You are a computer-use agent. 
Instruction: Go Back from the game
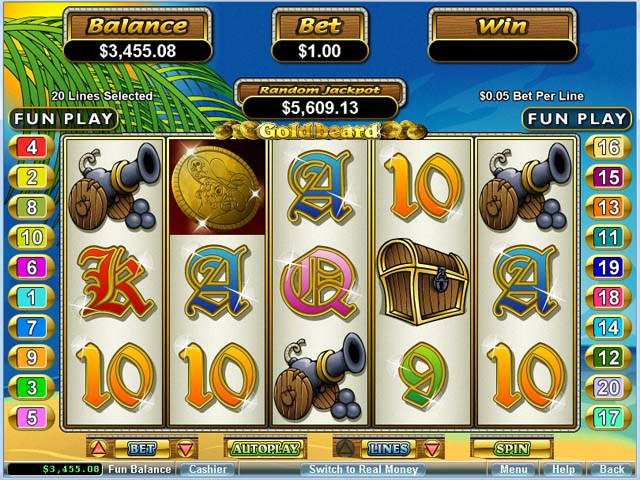611,469
